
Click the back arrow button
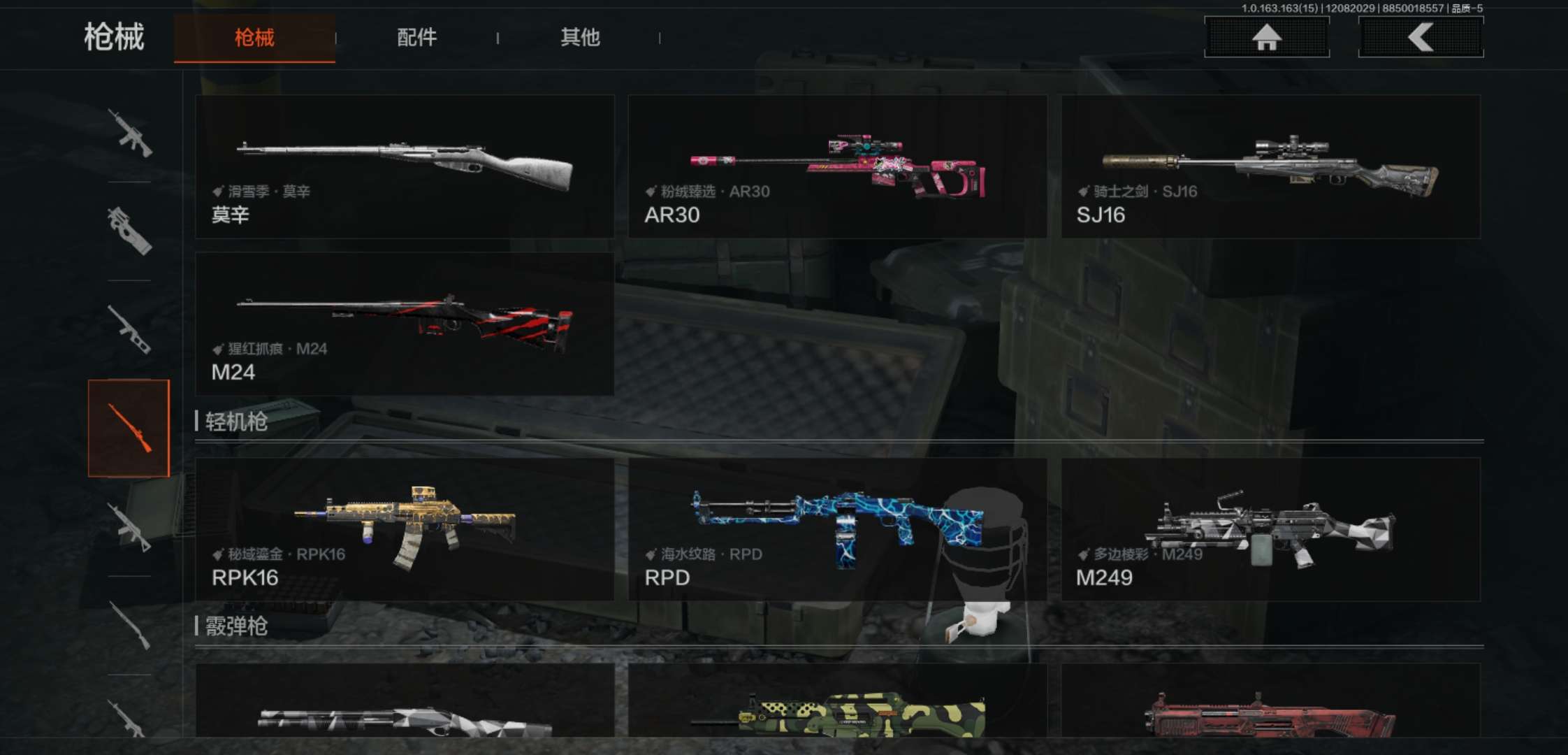pos(1421,38)
